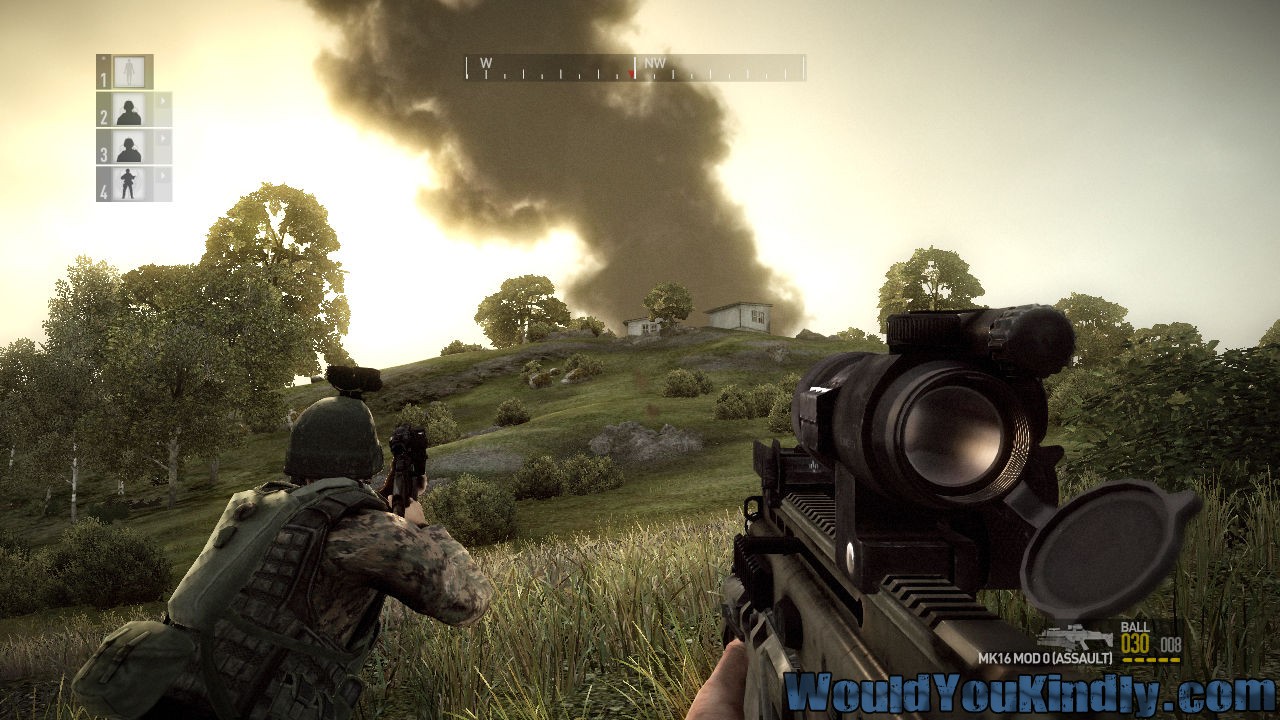1280x720 pixels.
Task: Expand the command arrow beside squad member 4
Action: coord(161,174)
